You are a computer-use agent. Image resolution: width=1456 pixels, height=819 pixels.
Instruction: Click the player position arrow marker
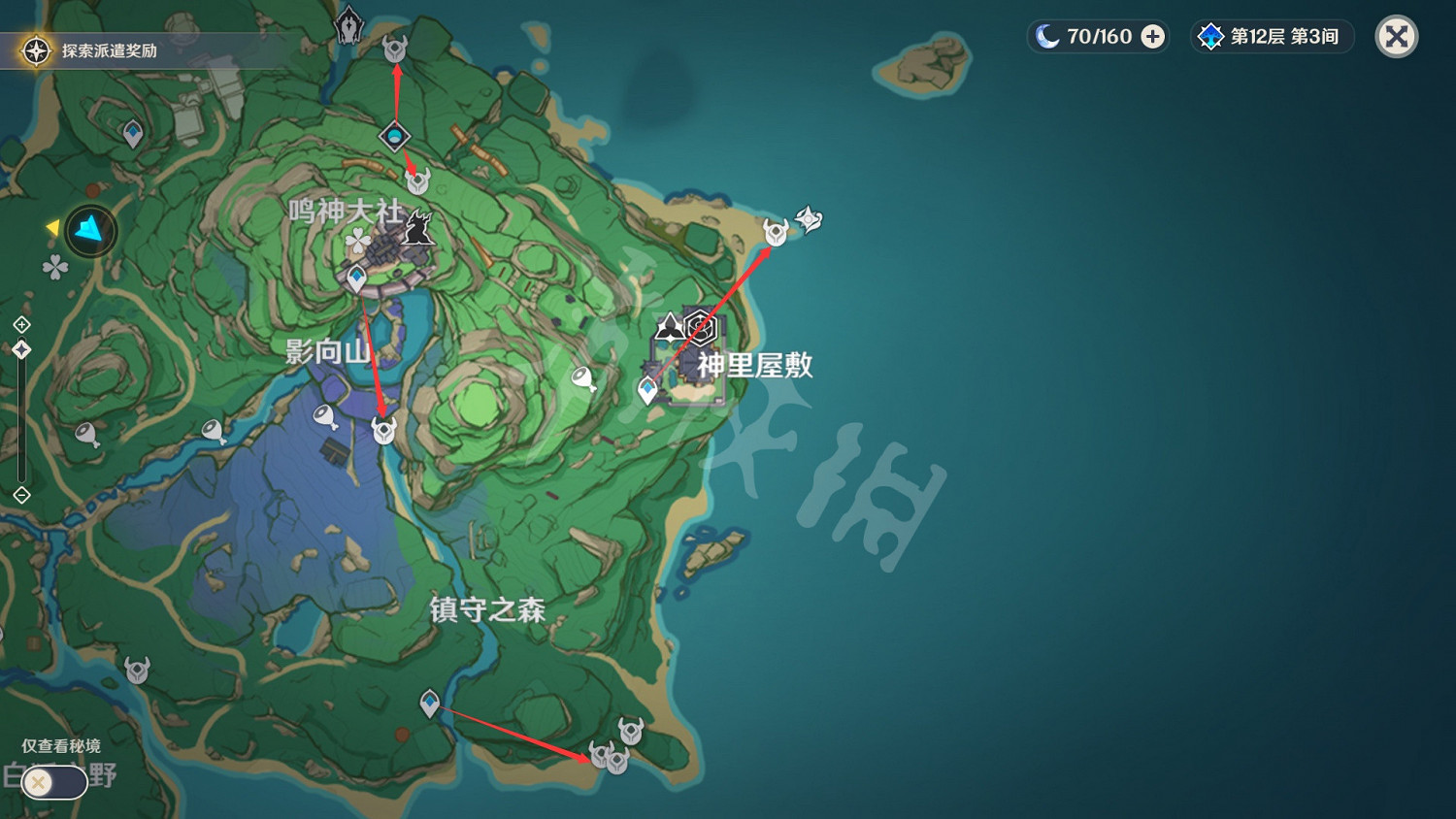90,230
